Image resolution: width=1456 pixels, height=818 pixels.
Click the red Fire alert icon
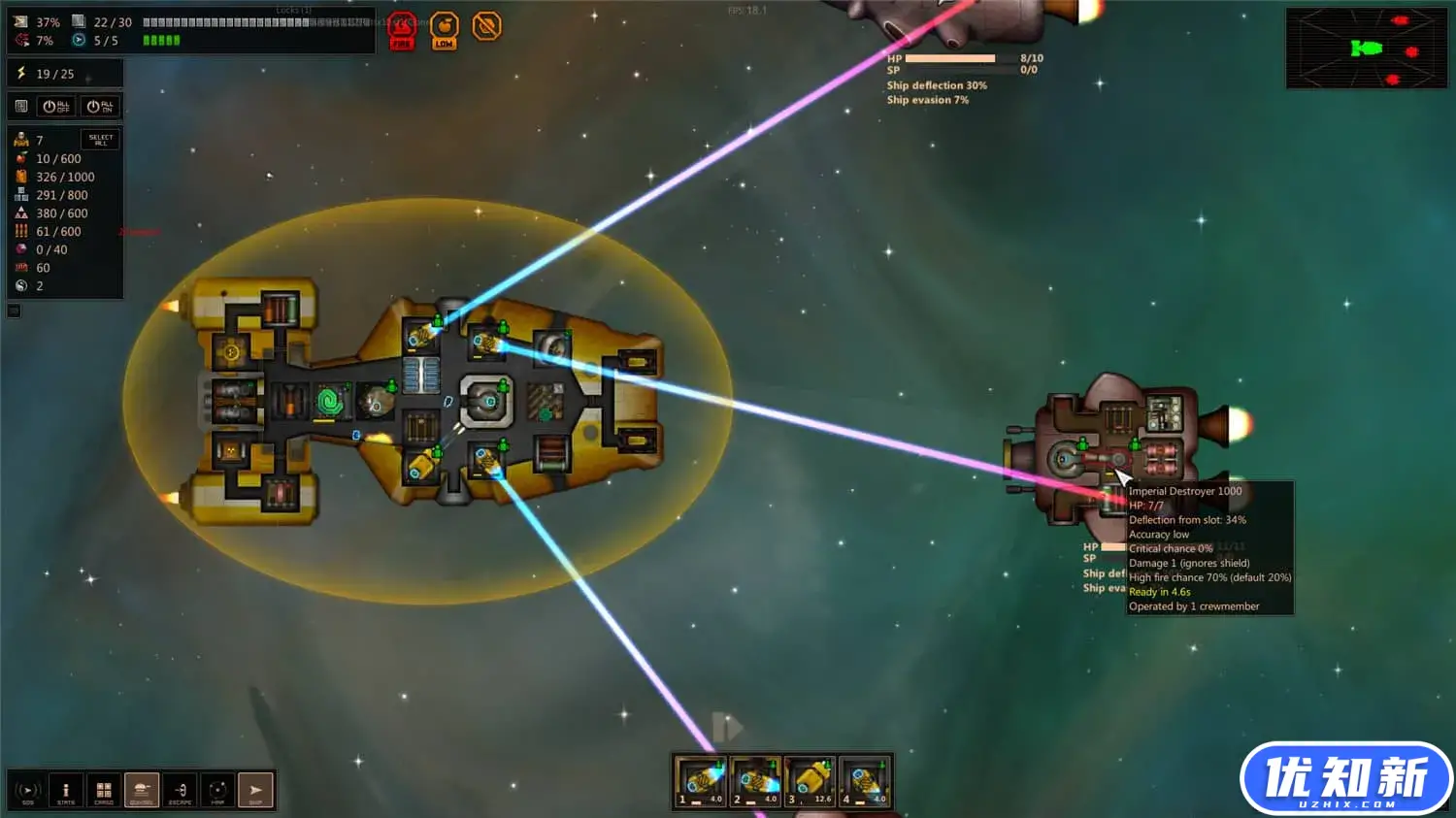pyautogui.click(x=402, y=29)
